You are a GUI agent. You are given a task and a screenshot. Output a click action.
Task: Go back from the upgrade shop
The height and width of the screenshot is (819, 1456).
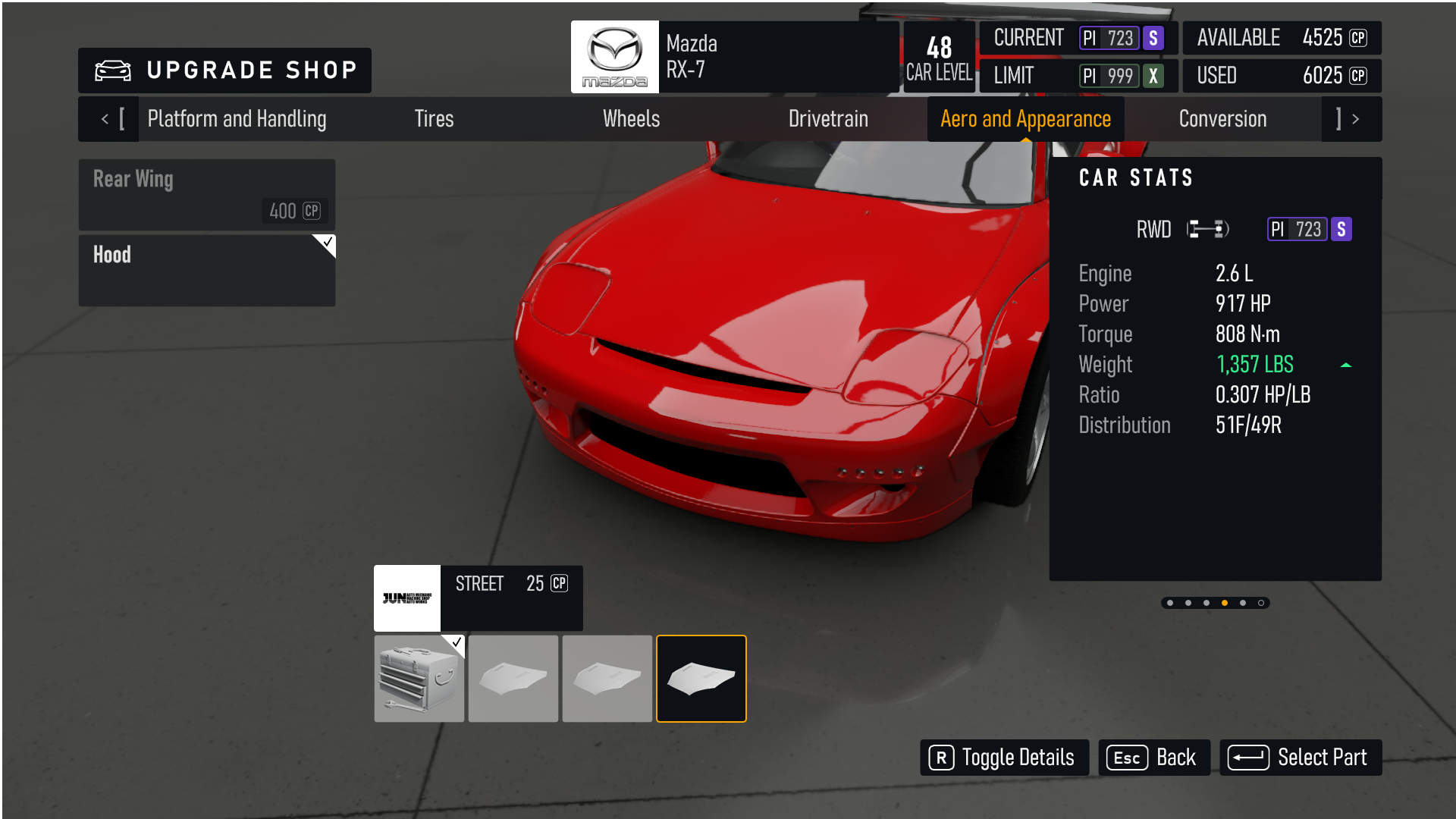click(x=1153, y=758)
